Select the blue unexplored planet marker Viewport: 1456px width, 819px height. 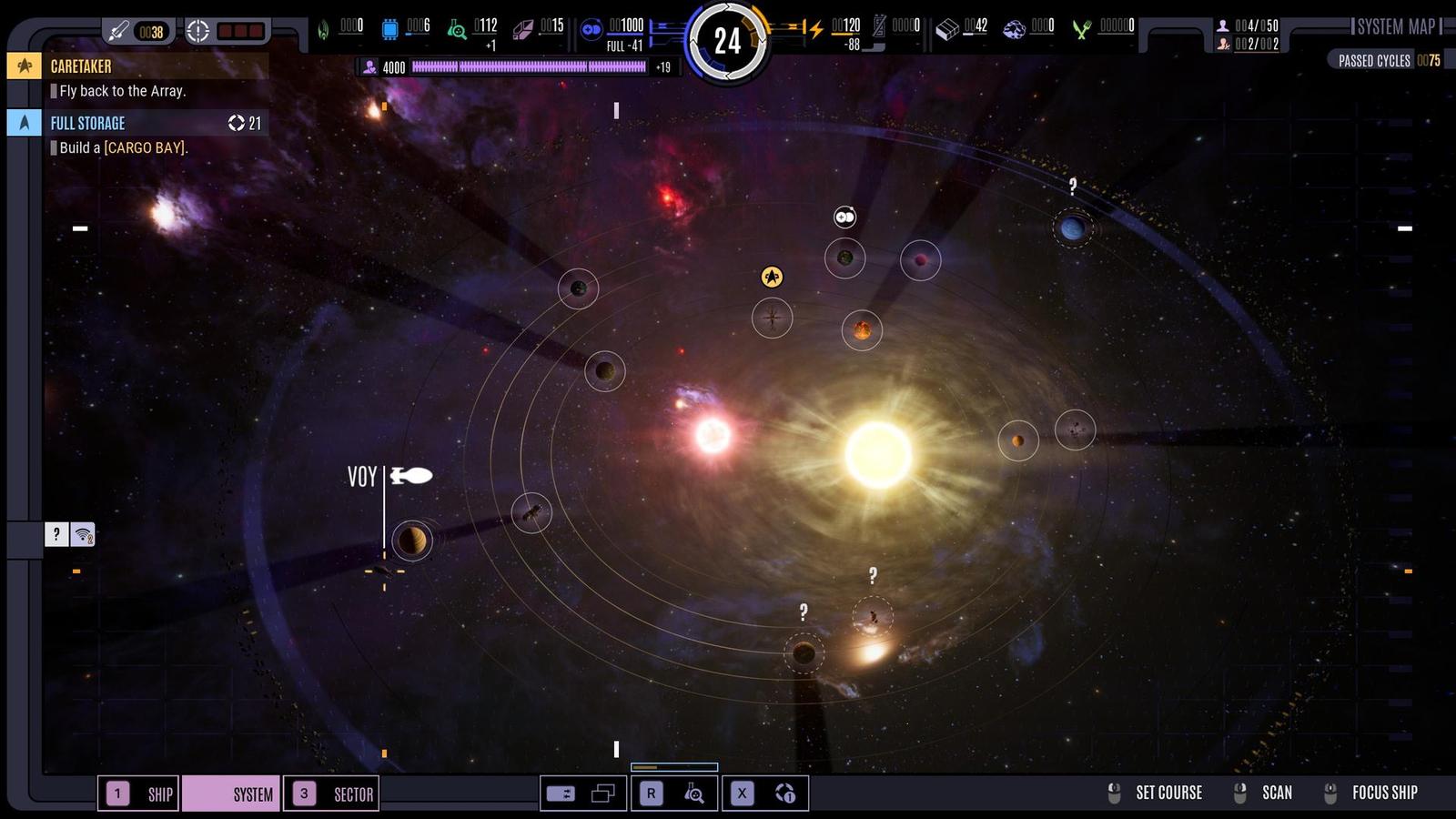coord(1072,227)
